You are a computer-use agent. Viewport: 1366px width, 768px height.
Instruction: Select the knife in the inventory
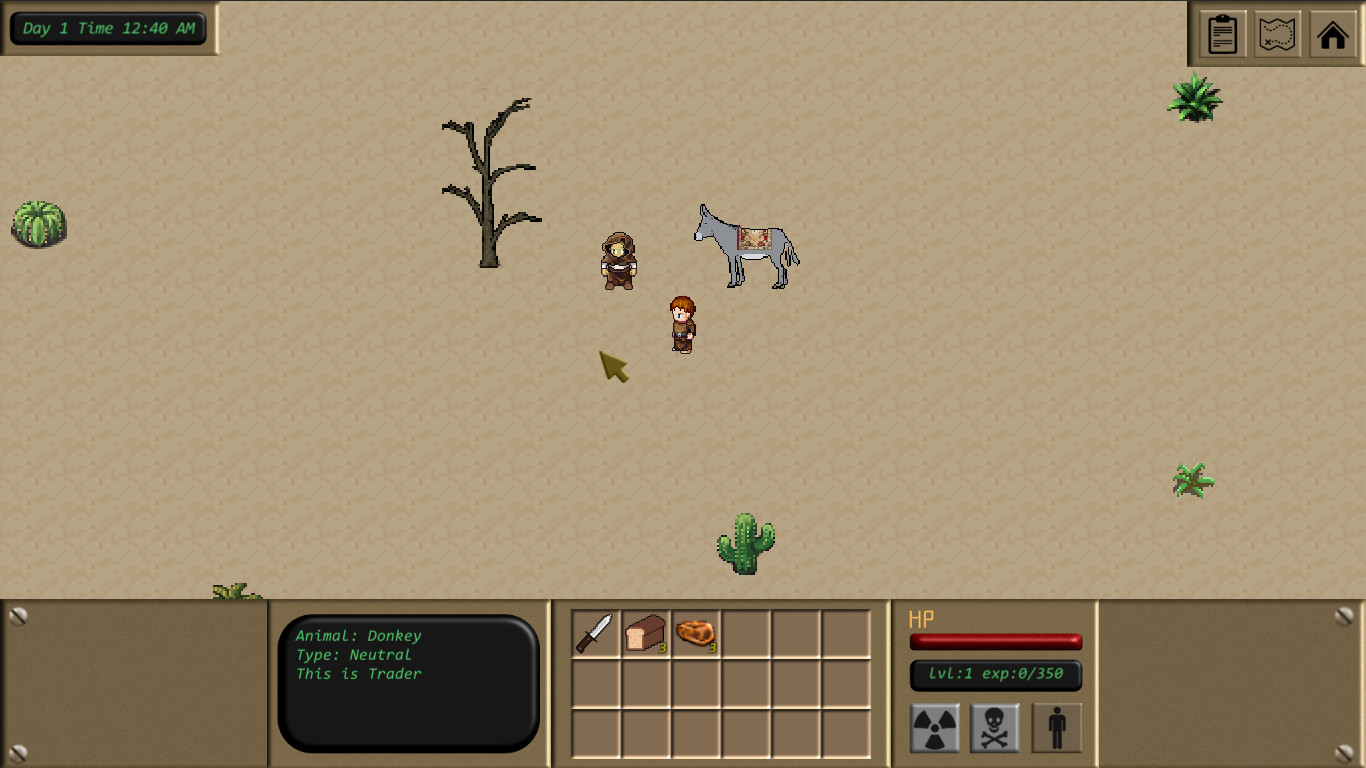point(595,634)
